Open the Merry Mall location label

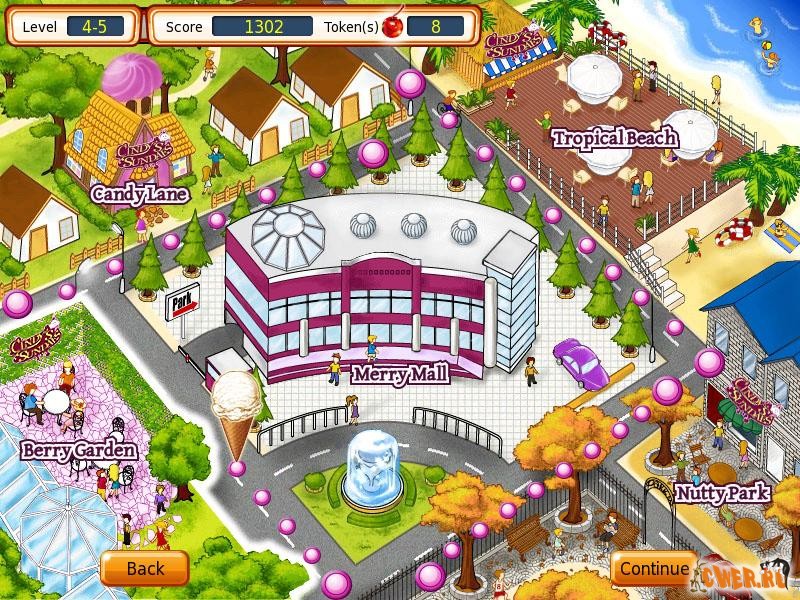399,375
